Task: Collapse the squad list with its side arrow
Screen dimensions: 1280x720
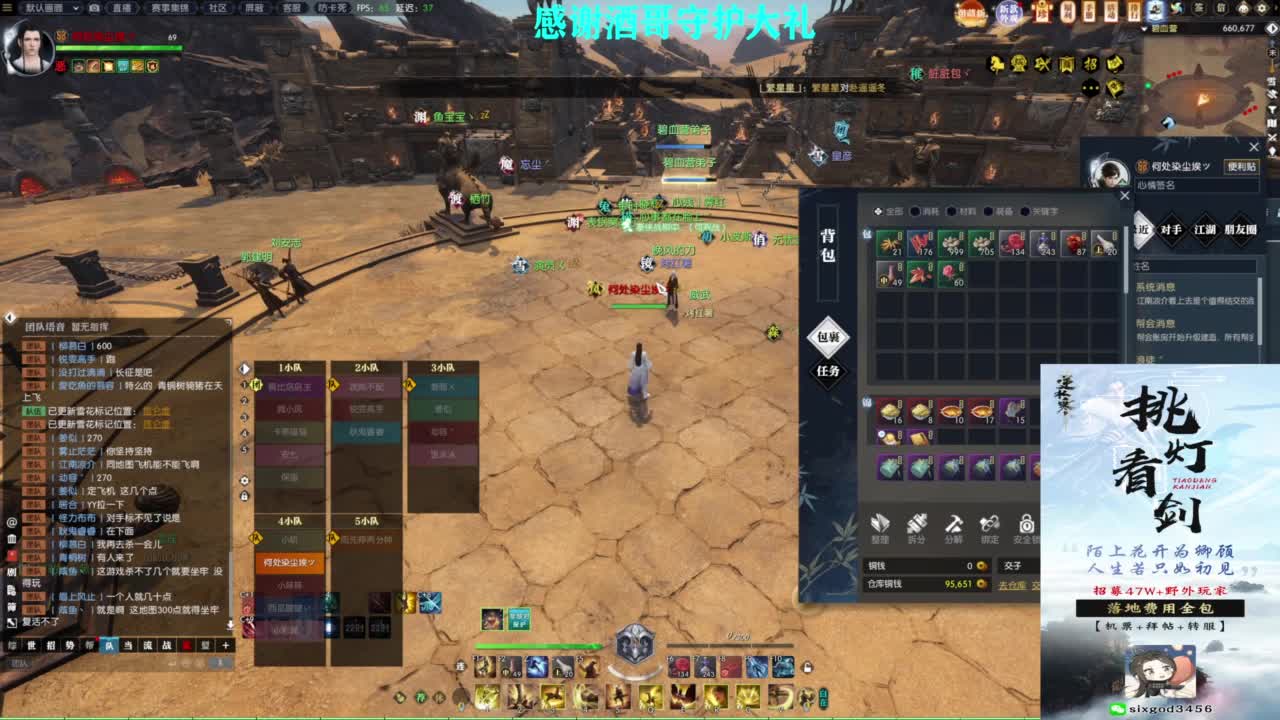Action: [245, 368]
